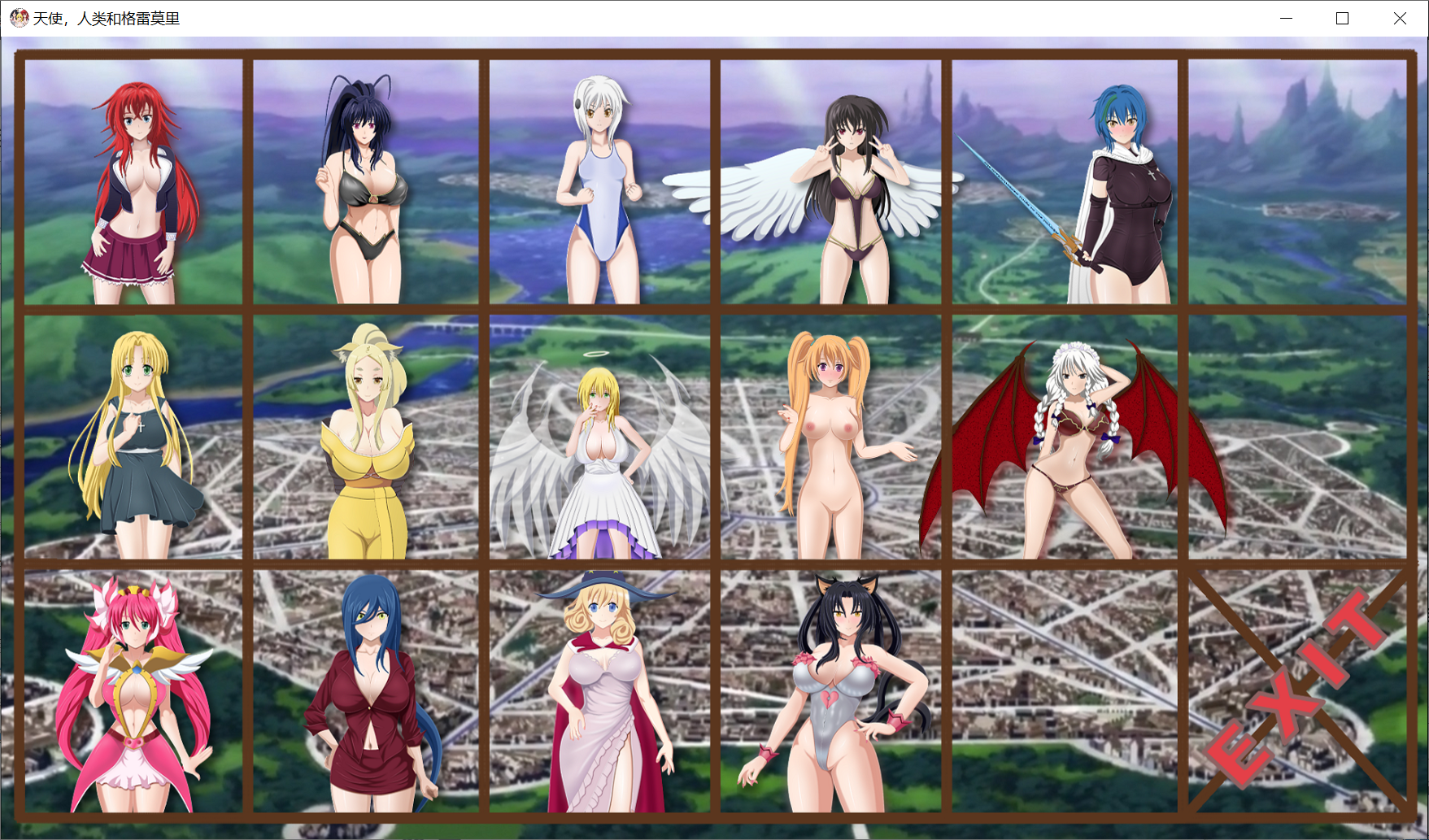1429x840 pixels.
Task: Pick the blonde fox-eared girl in yellow kimono
Action: [365, 437]
